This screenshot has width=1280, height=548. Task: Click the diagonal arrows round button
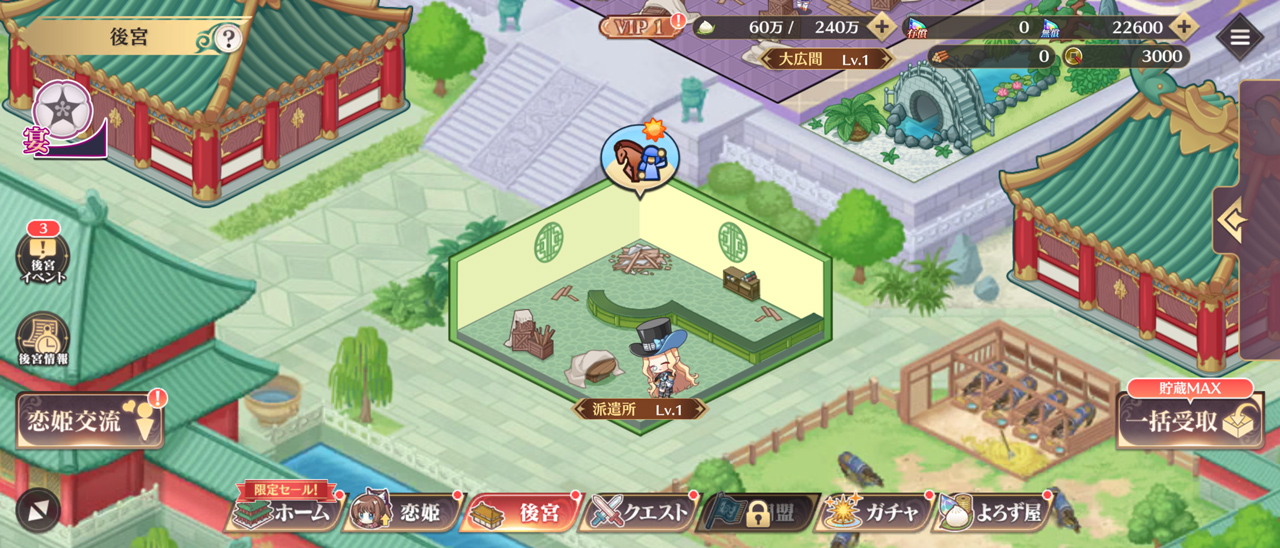click(38, 510)
